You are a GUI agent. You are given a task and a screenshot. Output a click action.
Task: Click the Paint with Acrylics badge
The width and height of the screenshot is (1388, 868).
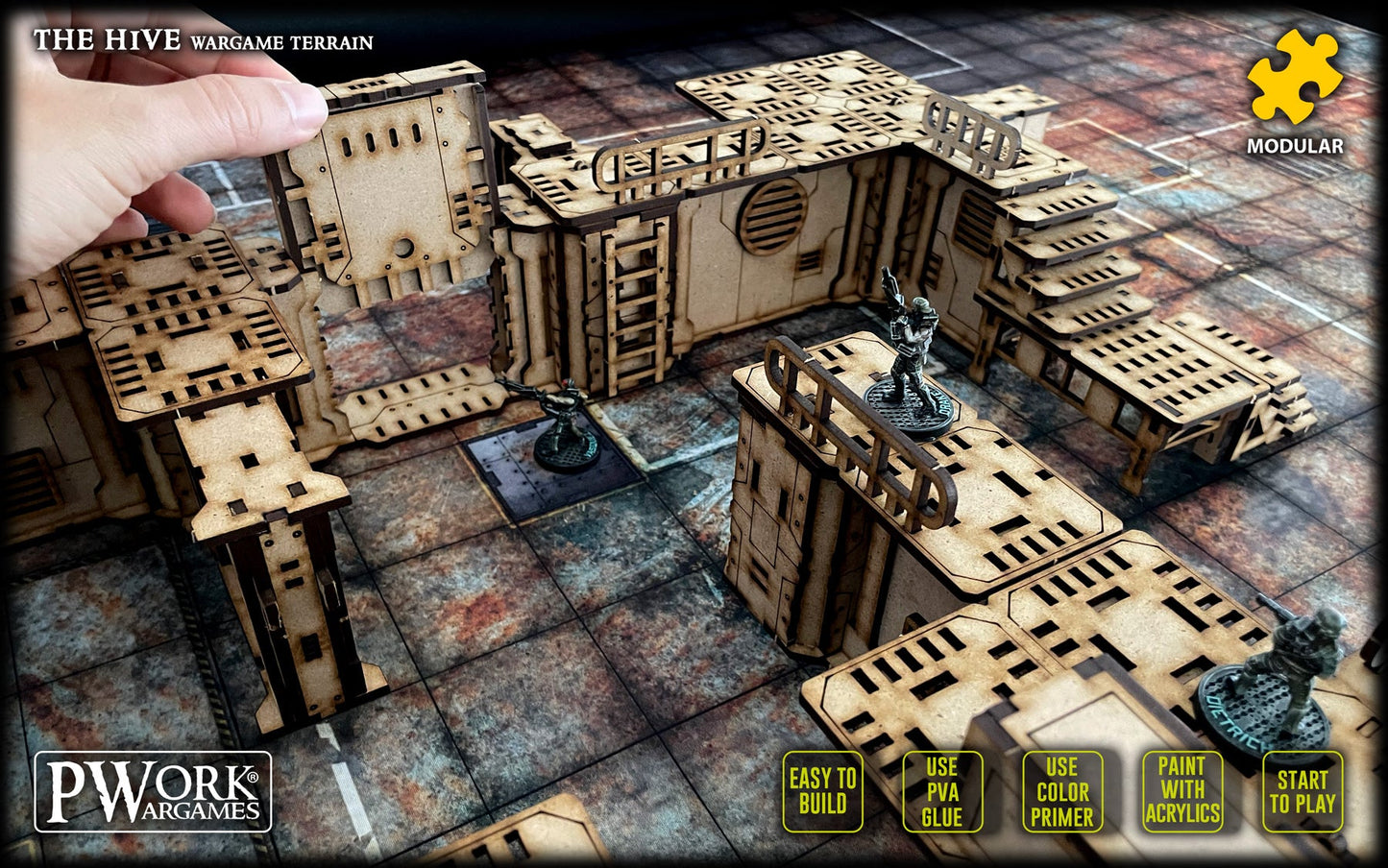pos(1181,791)
